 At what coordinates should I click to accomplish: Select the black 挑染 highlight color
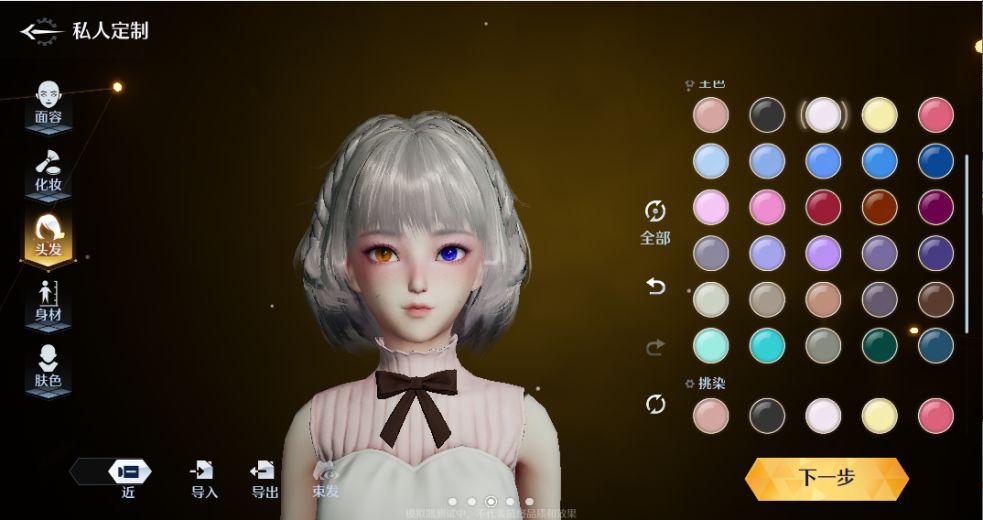[x=767, y=414]
